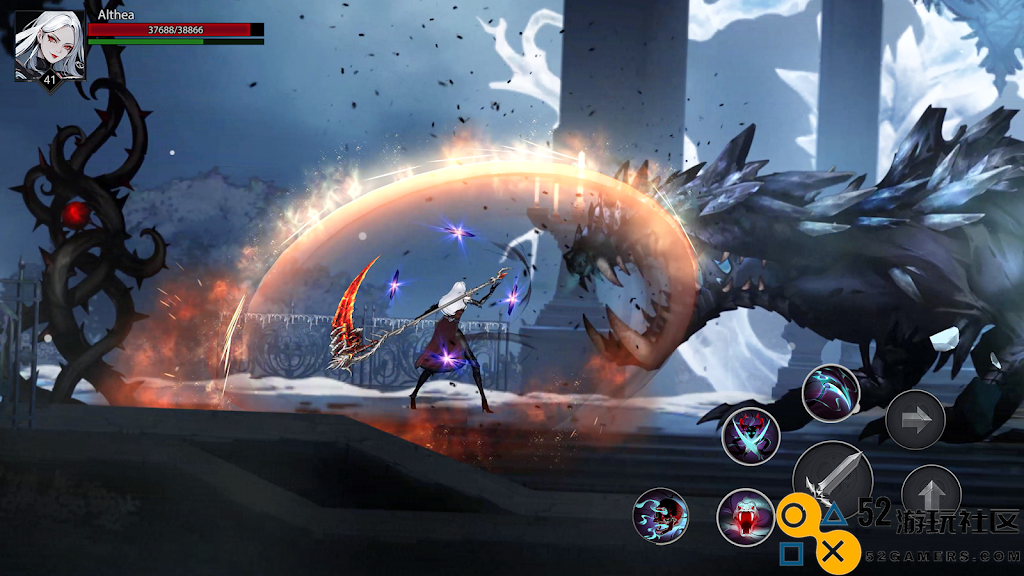Tap the sword basic attack button
This screenshot has height=576, width=1024.
[x=832, y=477]
